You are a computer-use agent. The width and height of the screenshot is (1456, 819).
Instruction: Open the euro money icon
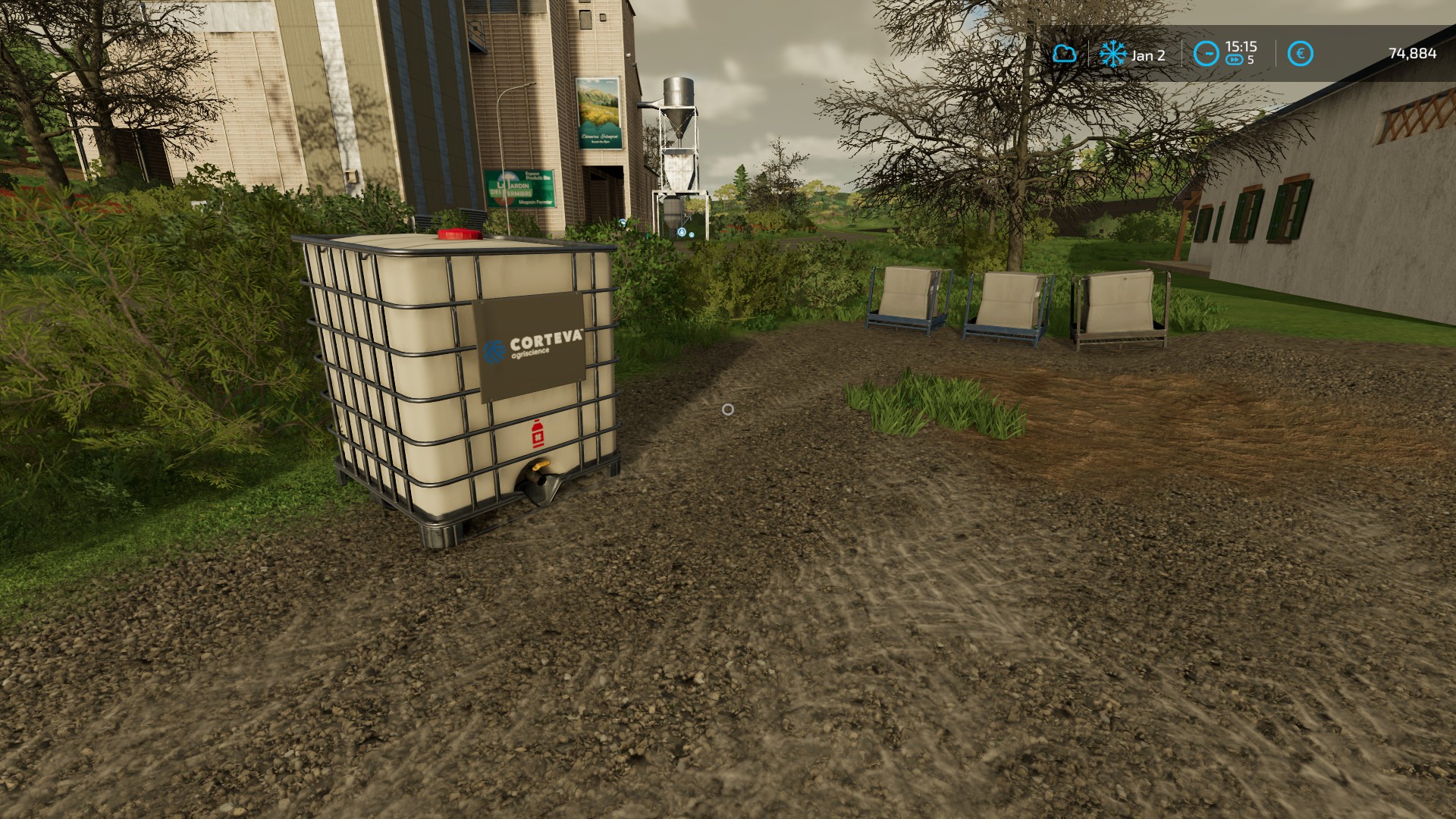[1301, 54]
